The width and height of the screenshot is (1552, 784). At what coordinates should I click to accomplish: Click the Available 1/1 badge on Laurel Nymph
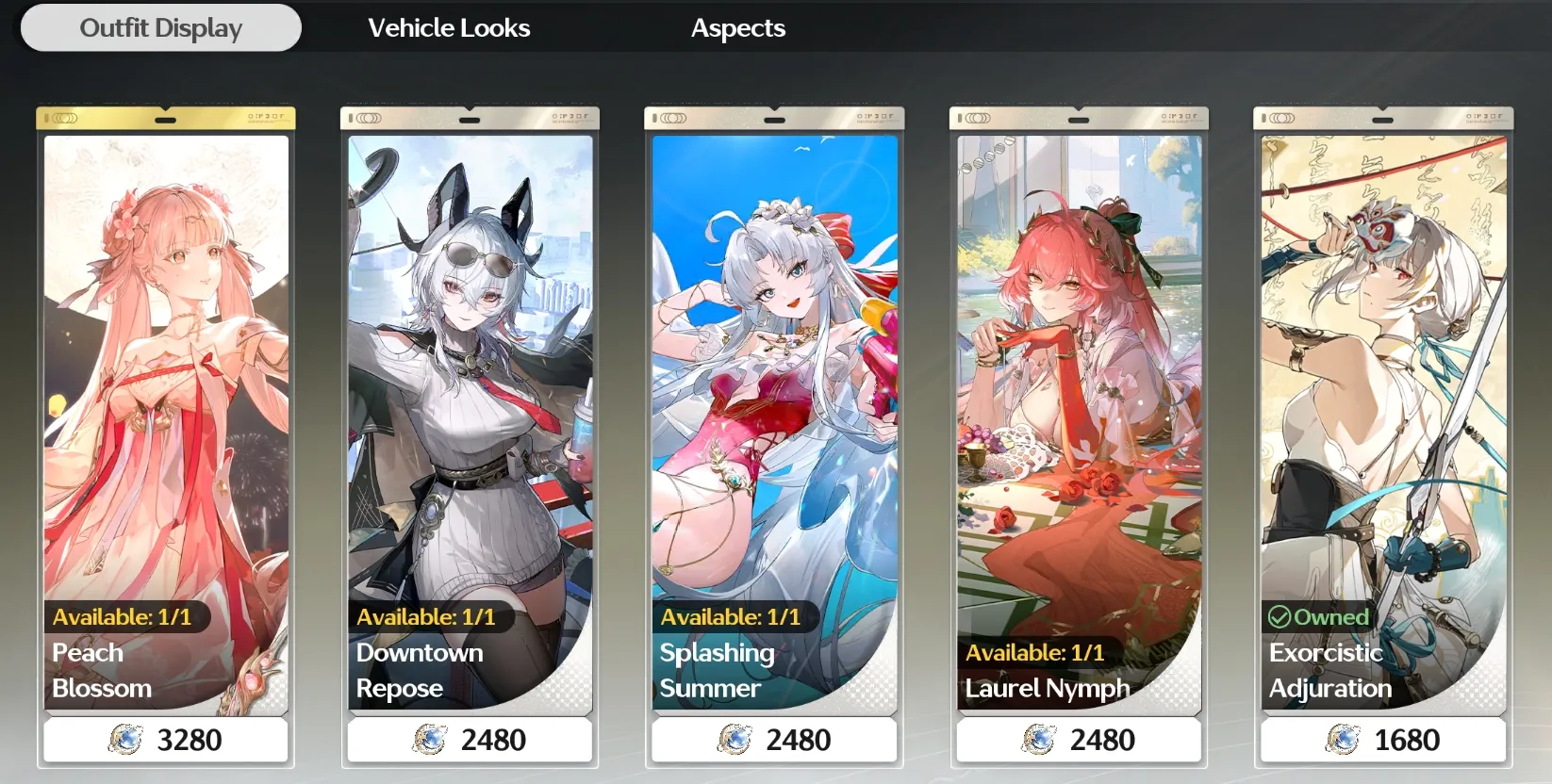click(1034, 651)
